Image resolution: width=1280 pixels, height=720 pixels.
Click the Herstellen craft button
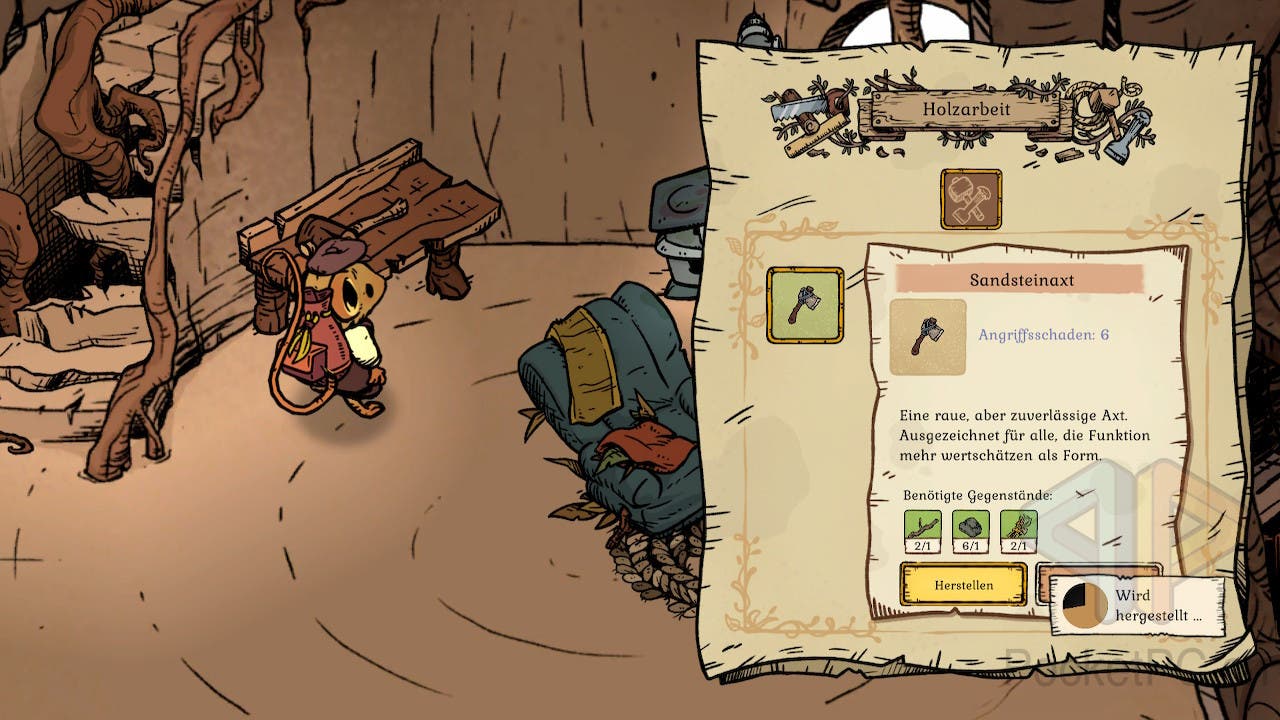(x=963, y=584)
